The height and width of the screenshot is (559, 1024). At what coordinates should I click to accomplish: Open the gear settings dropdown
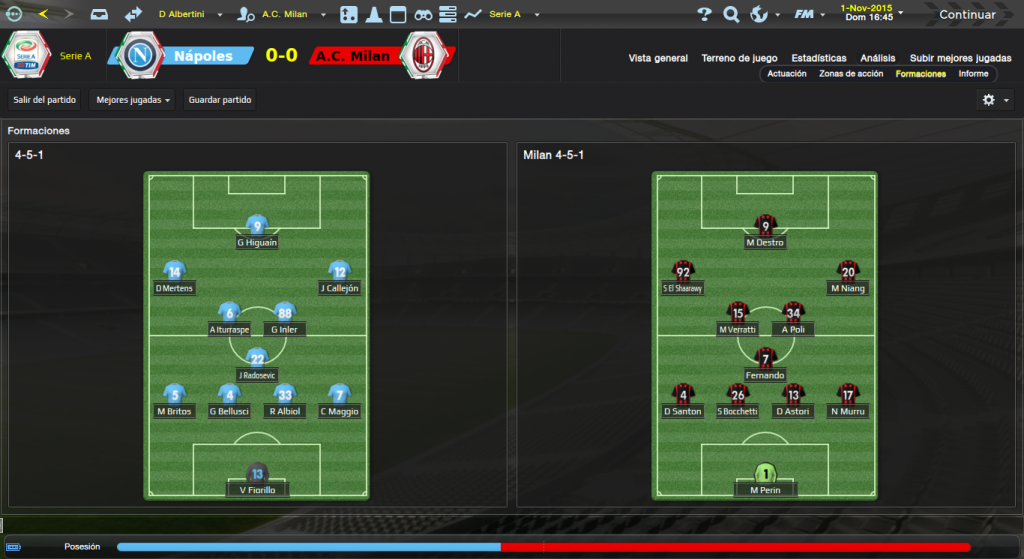(x=994, y=100)
